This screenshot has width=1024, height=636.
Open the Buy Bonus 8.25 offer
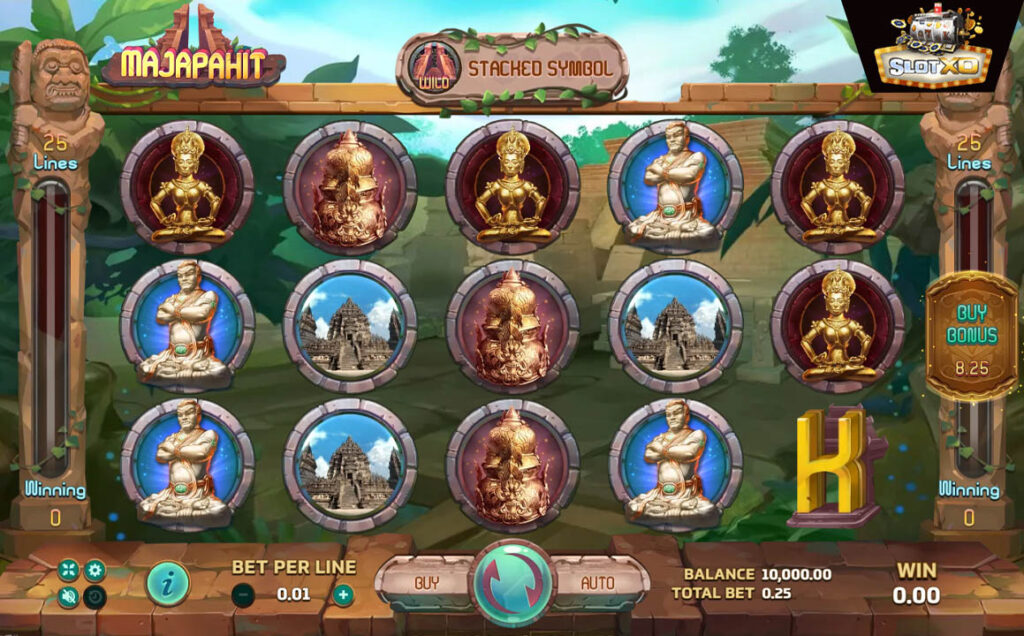(970, 335)
